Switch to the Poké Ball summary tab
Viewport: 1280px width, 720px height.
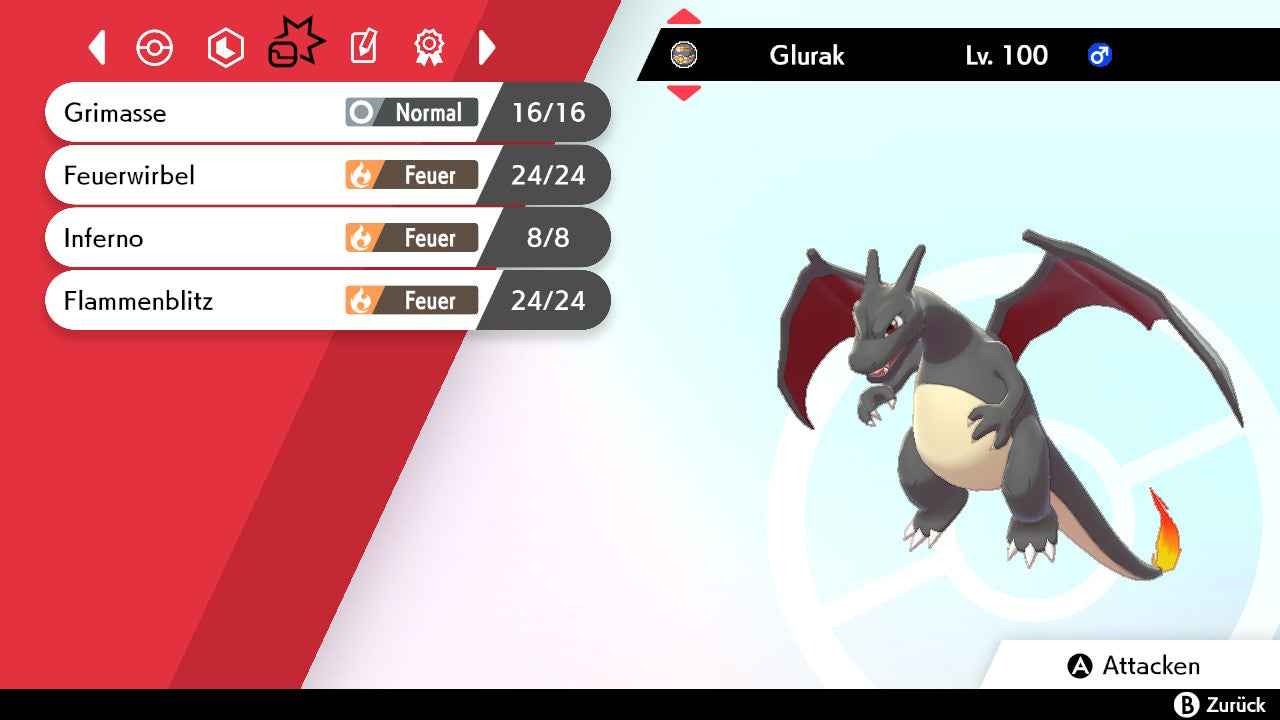155,48
